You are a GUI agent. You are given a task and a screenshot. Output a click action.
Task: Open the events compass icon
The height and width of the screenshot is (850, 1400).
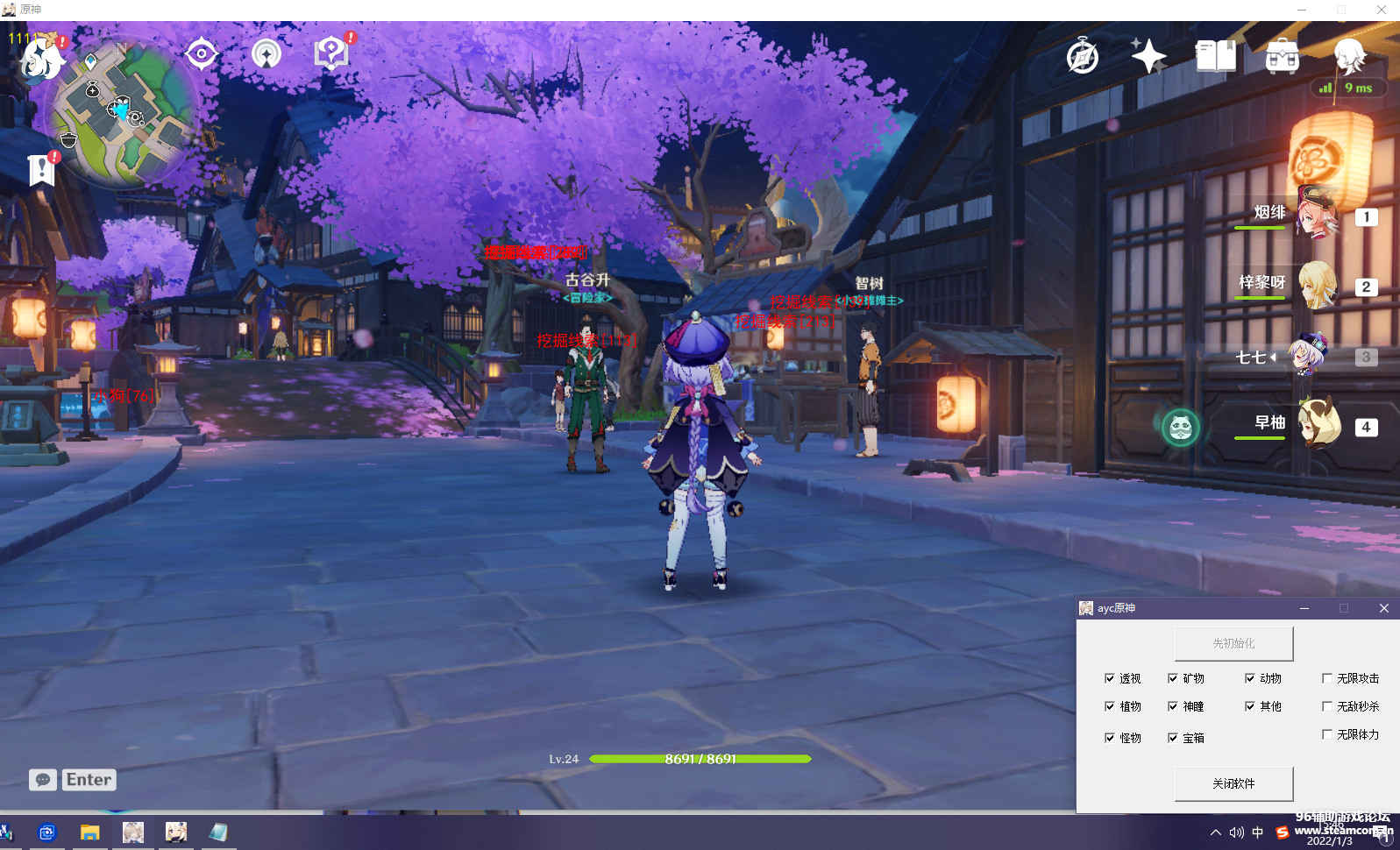point(1083,58)
